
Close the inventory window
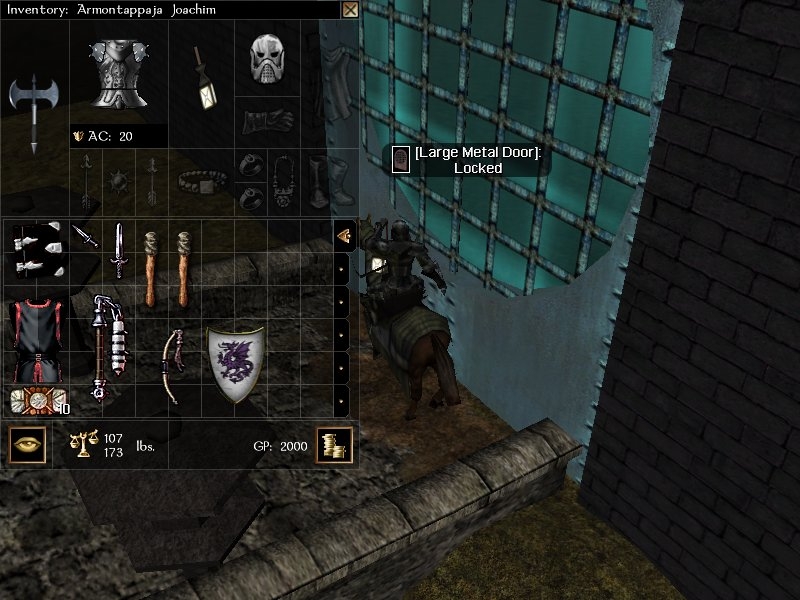350,10
